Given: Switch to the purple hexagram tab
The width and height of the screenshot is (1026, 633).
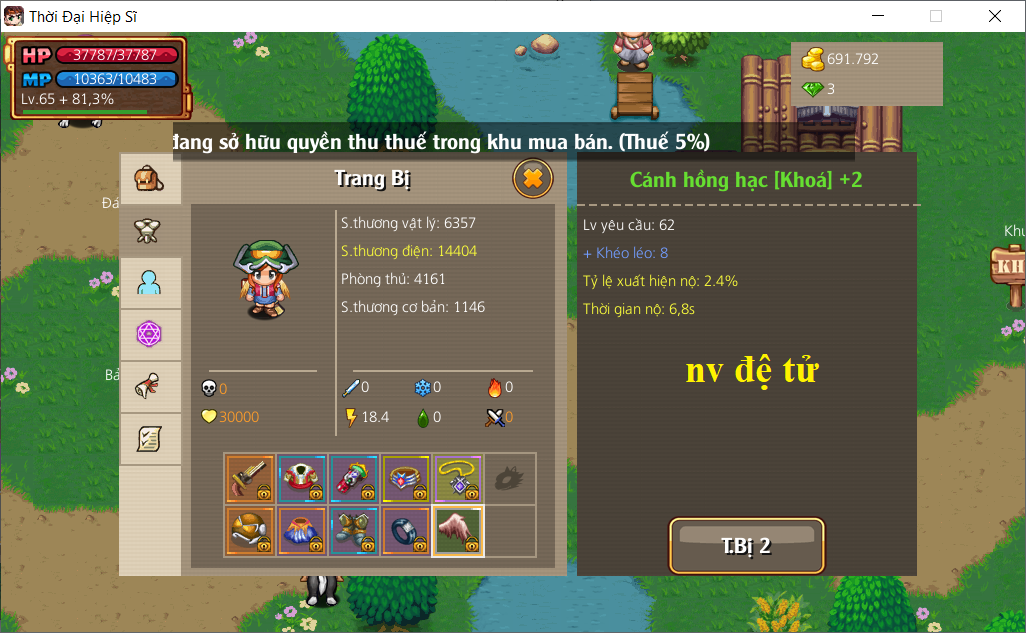Looking at the screenshot, I should (150, 335).
